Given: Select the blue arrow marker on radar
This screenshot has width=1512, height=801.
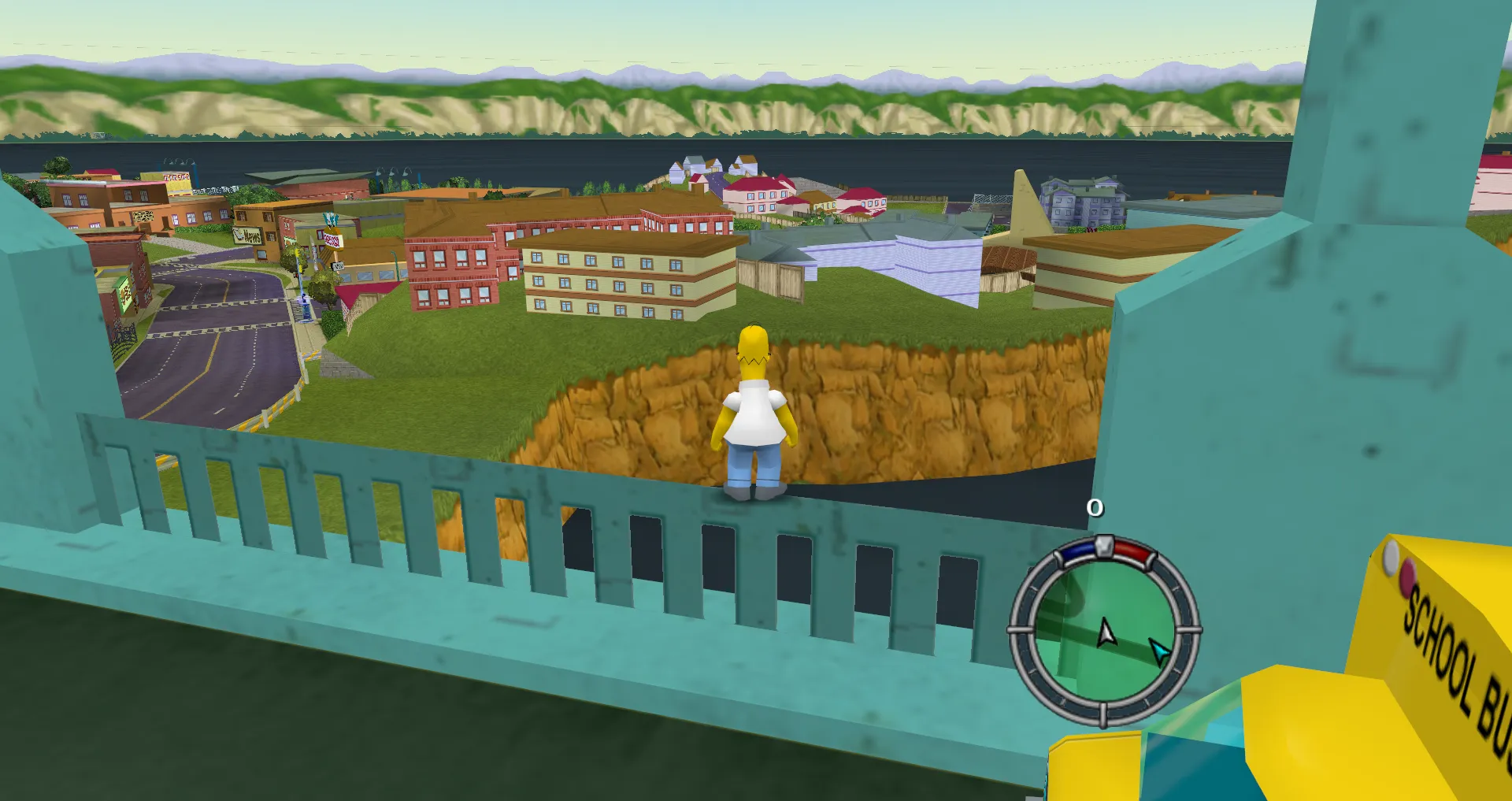Looking at the screenshot, I should pos(1159,651).
